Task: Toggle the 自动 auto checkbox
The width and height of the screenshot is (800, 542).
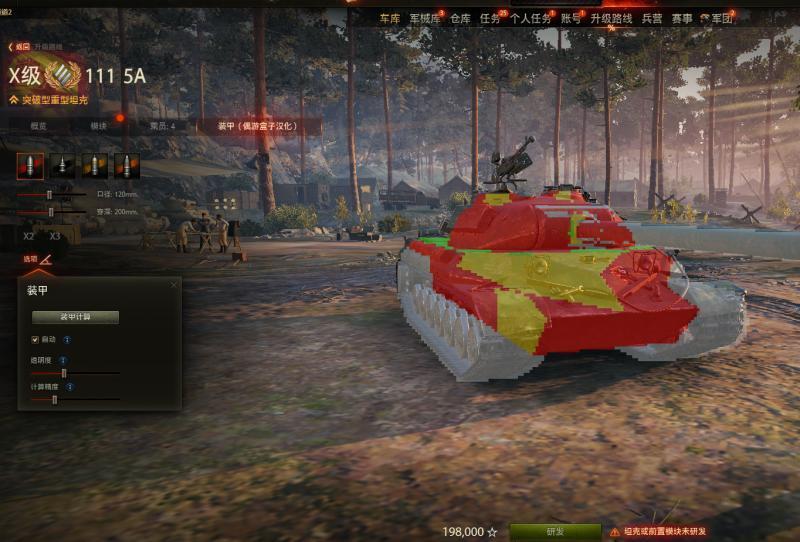Action: (x=35, y=340)
